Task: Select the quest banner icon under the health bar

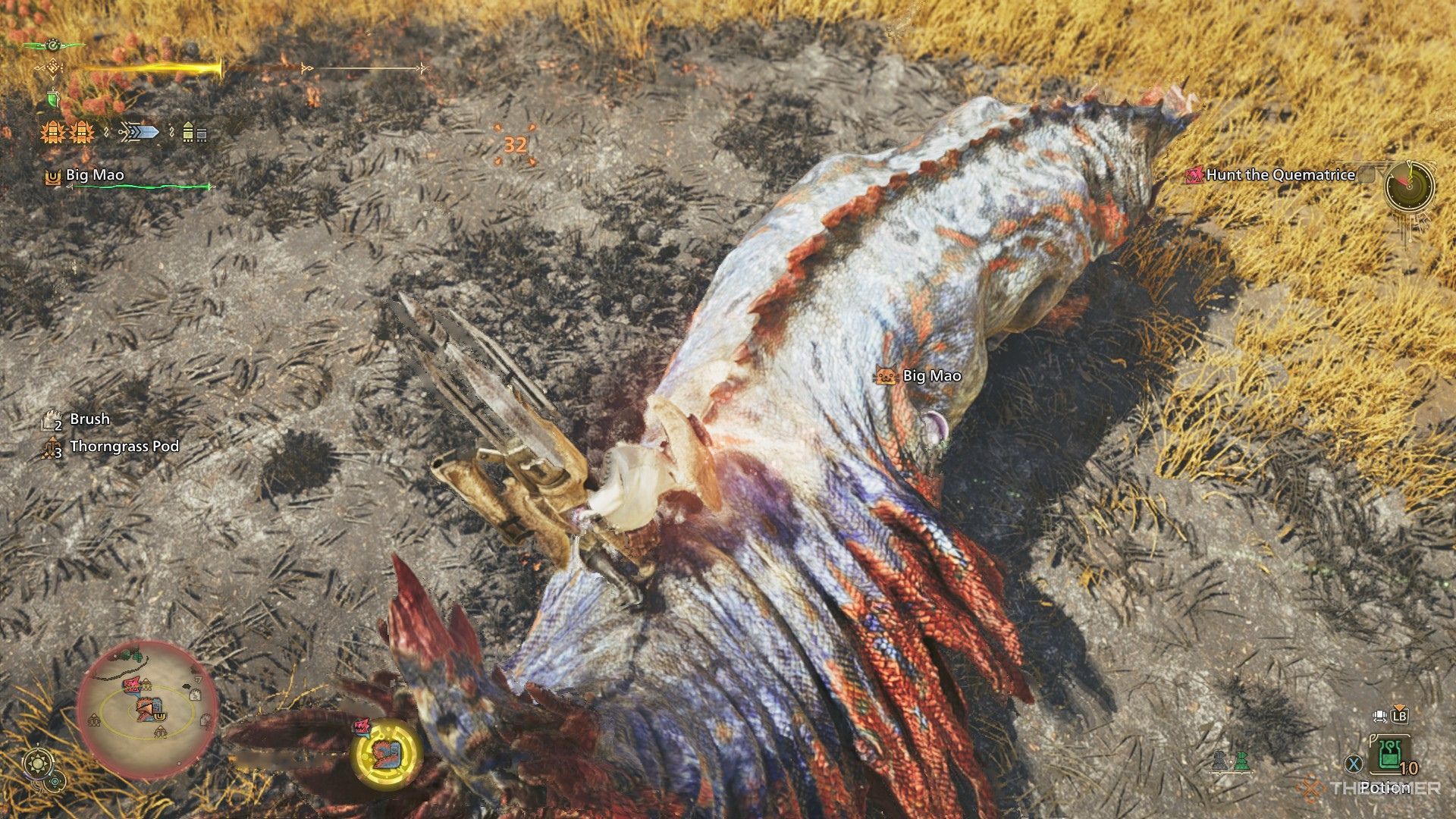Action: tap(52, 99)
